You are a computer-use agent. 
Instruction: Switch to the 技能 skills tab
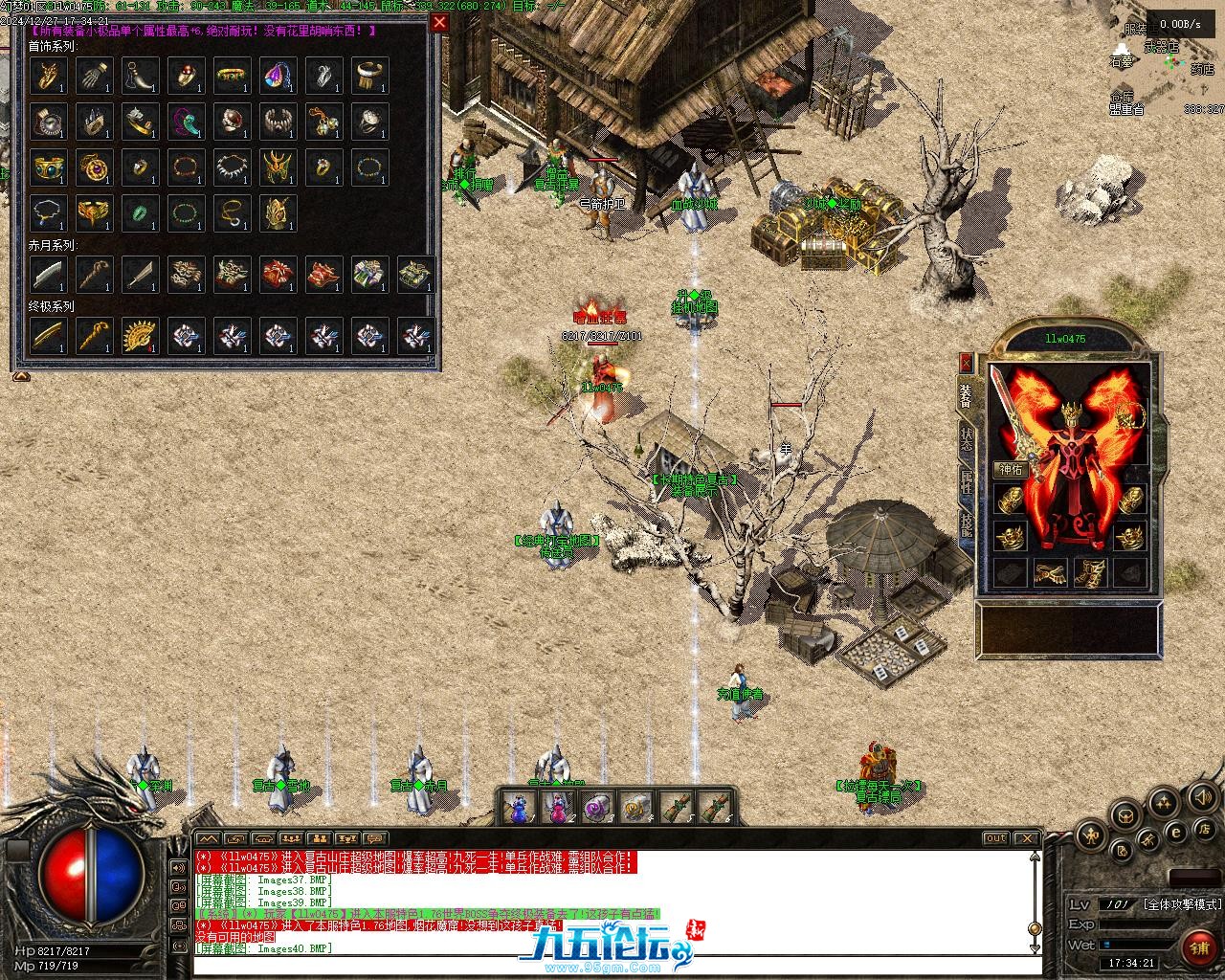(967, 525)
